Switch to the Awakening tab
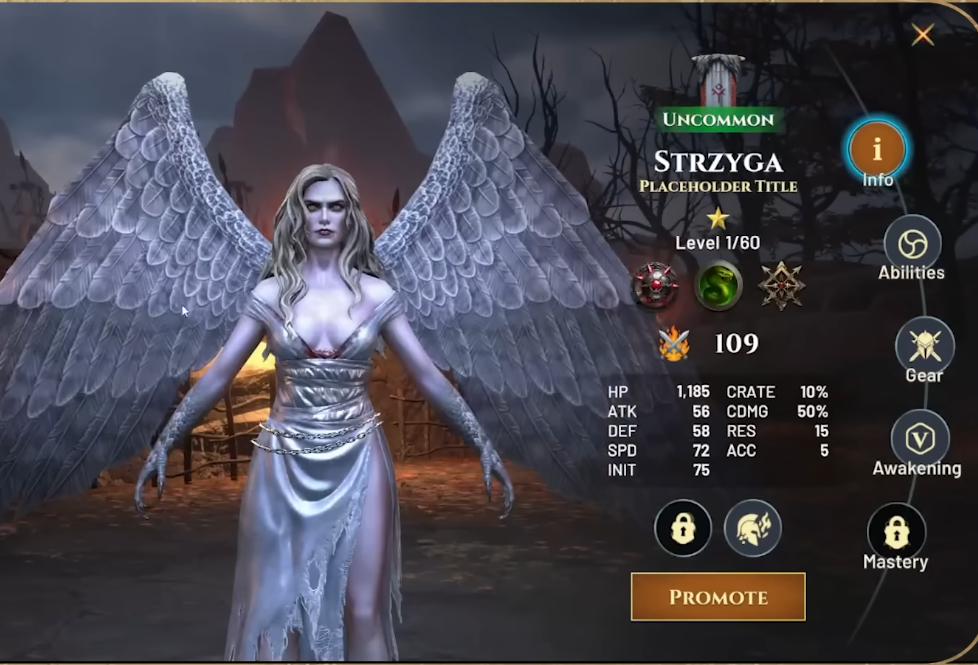 (919, 438)
